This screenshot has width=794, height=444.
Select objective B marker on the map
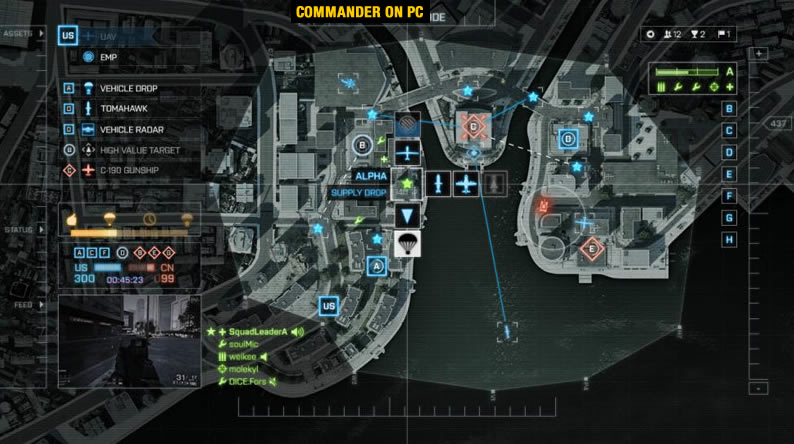point(362,146)
